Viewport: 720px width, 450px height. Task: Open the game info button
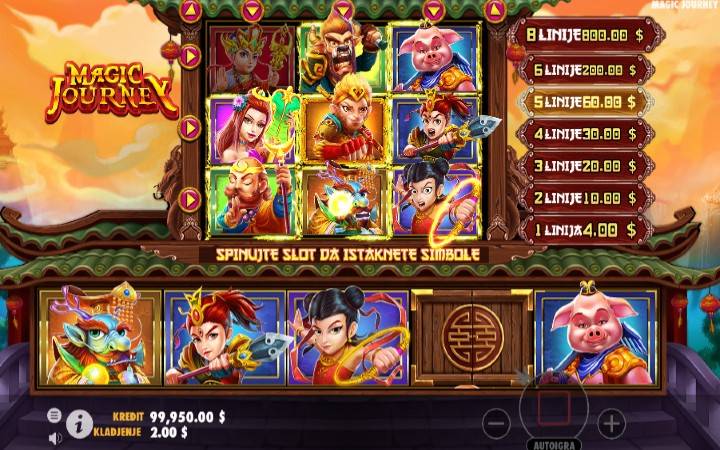tap(79, 425)
